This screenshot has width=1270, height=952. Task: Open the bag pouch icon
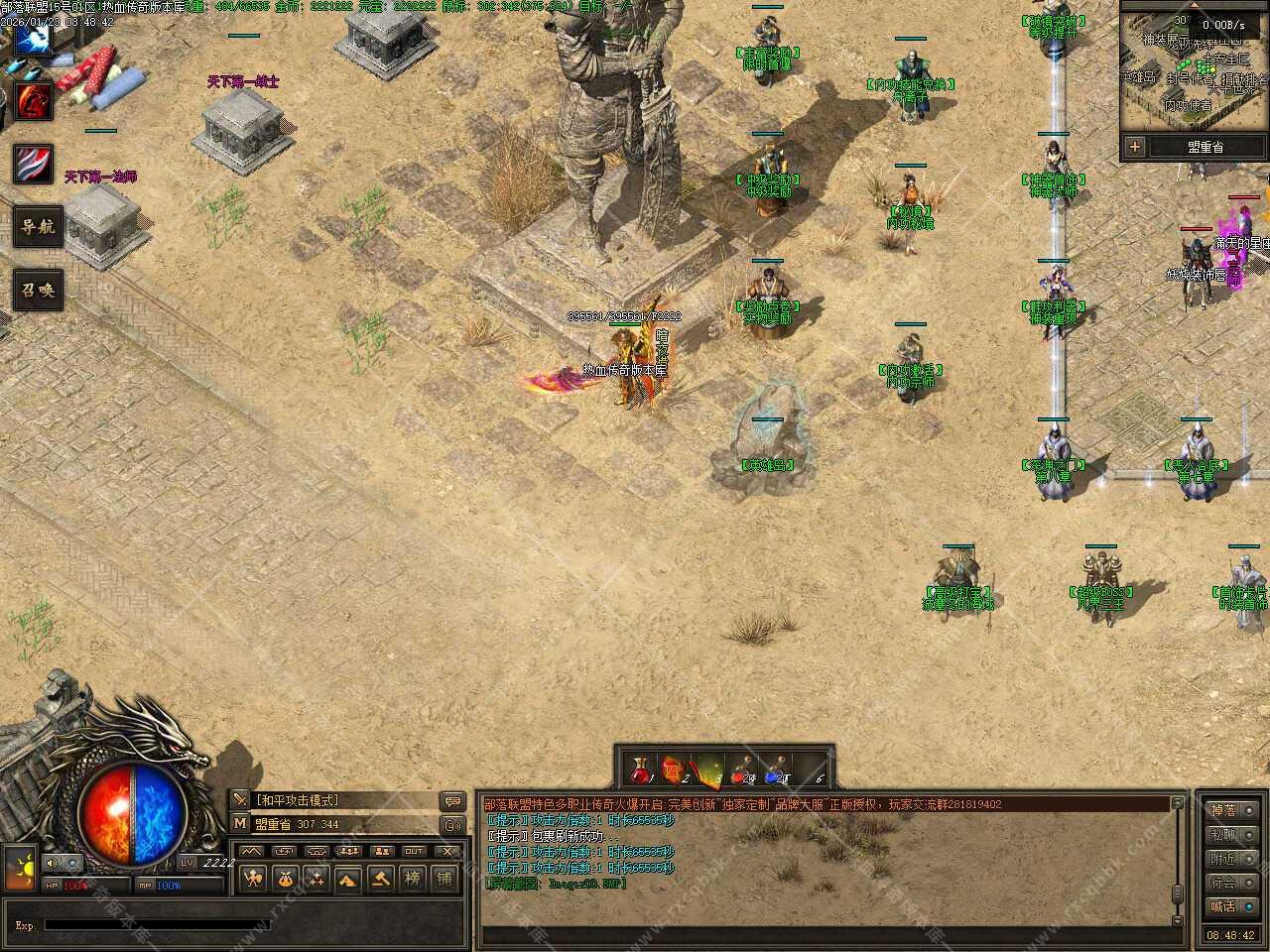tap(285, 878)
